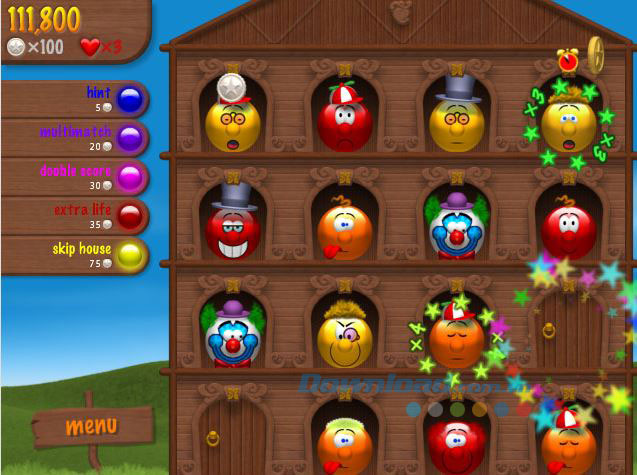
Task: Pick the yellow face with a black eye
Action: click(344, 338)
